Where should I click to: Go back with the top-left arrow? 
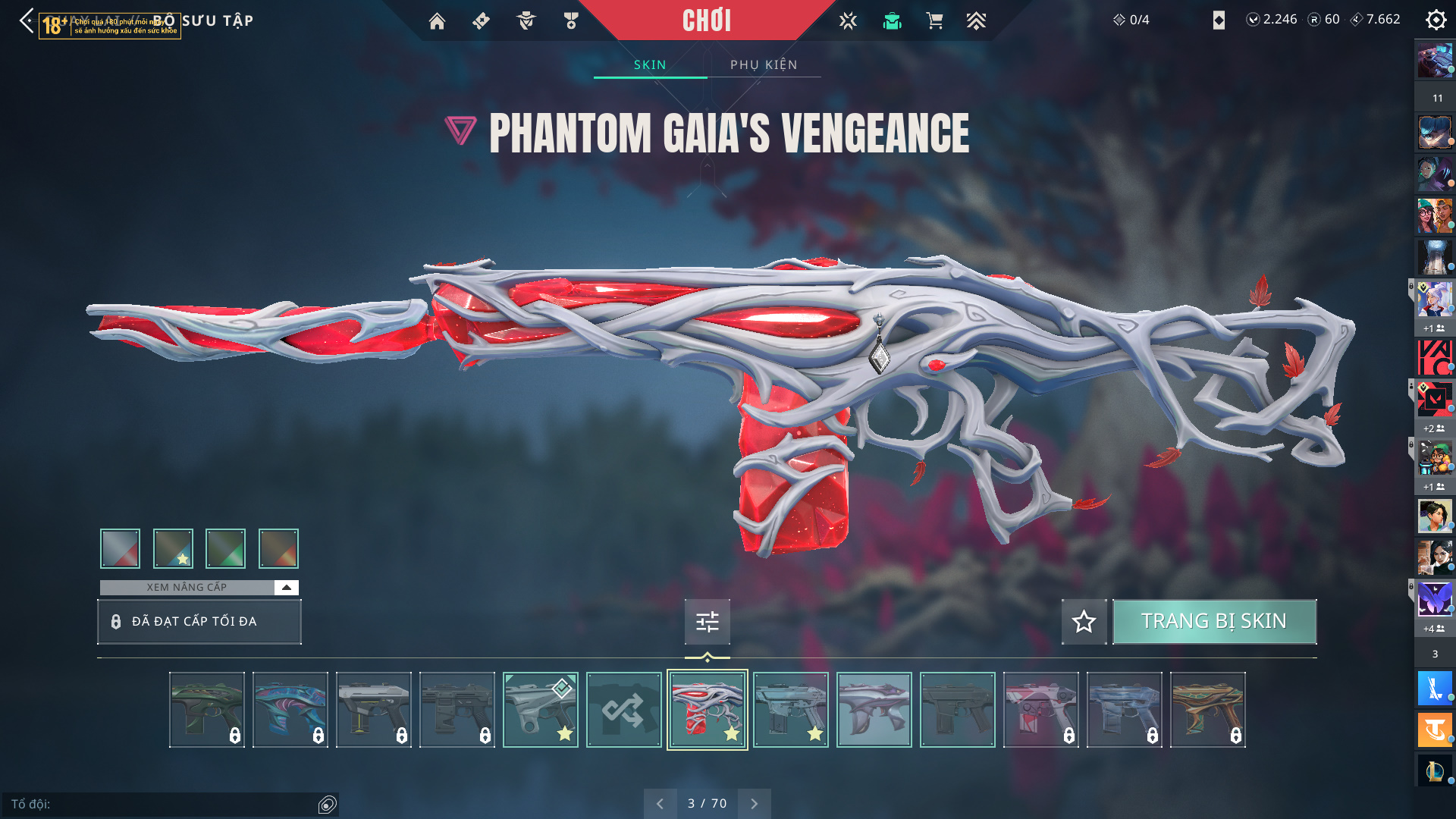click(x=27, y=20)
